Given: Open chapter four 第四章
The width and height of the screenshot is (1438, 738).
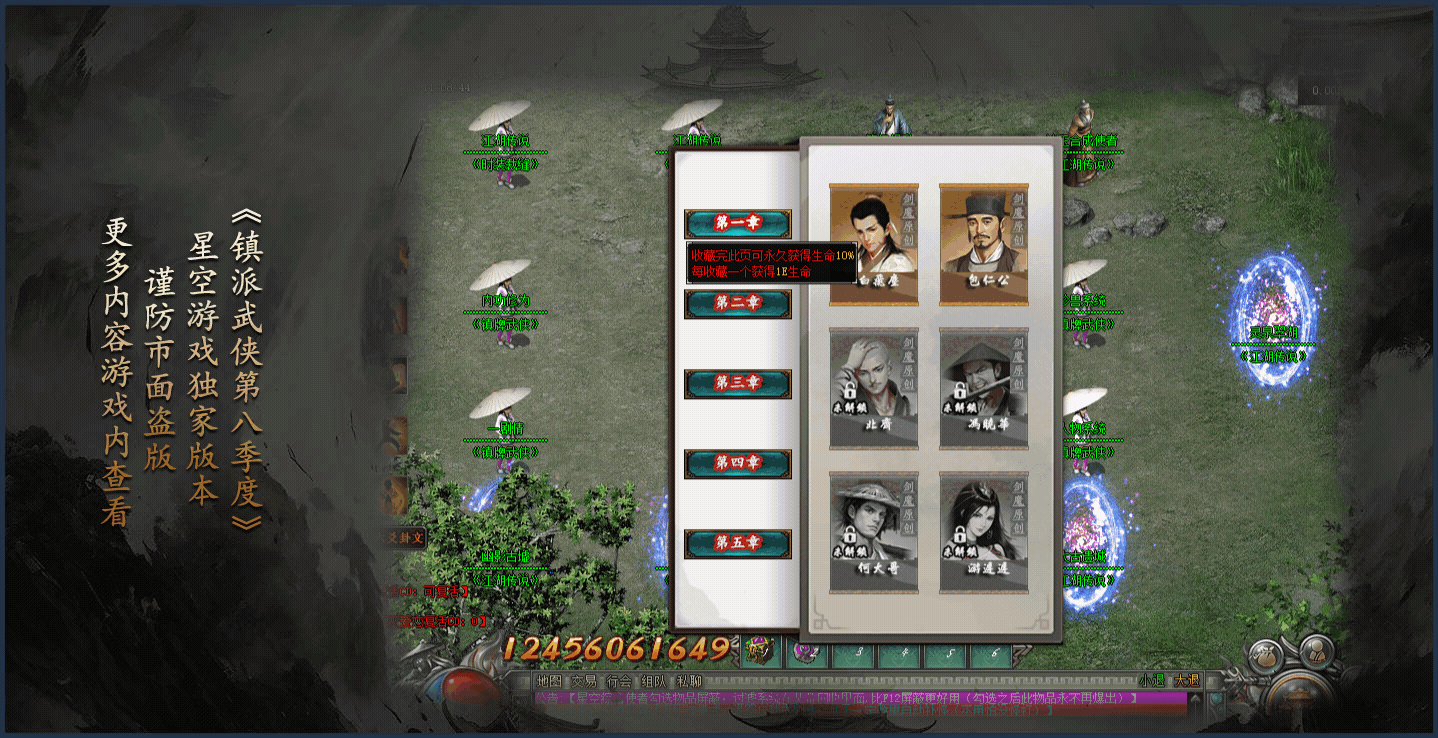Looking at the screenshot, I should pos(738,463).
